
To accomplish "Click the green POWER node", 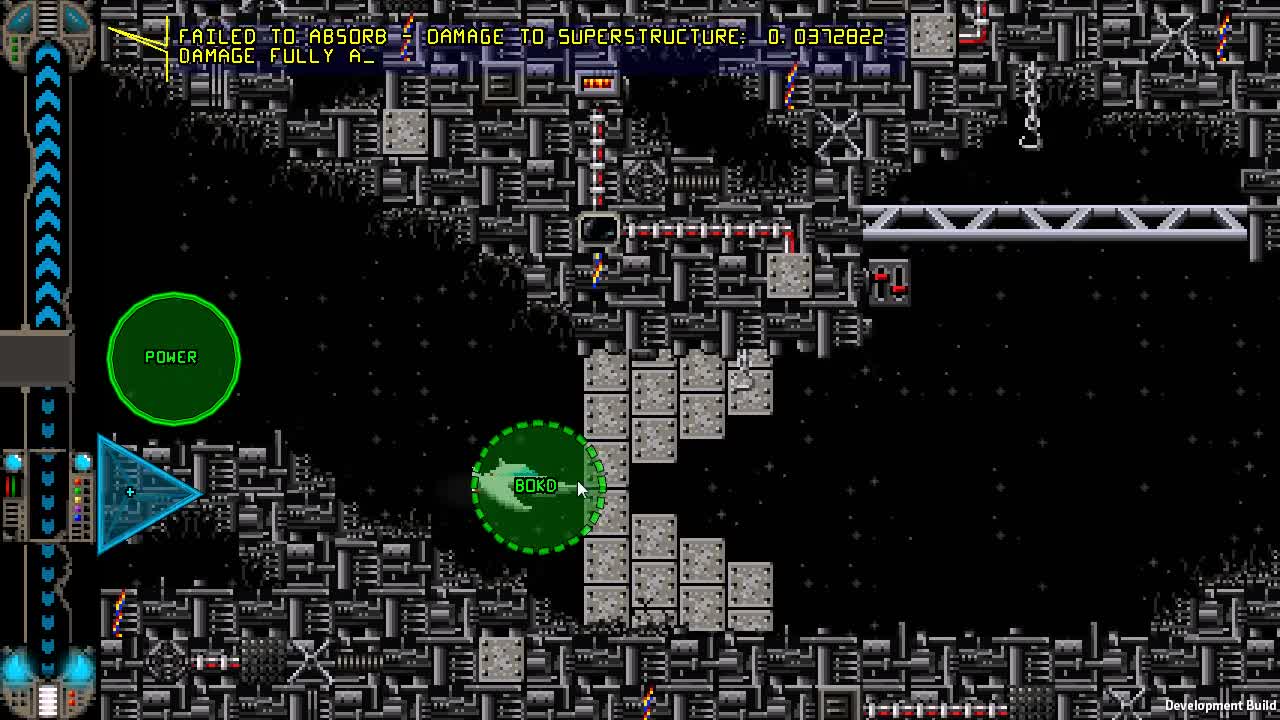I will 173,357.
